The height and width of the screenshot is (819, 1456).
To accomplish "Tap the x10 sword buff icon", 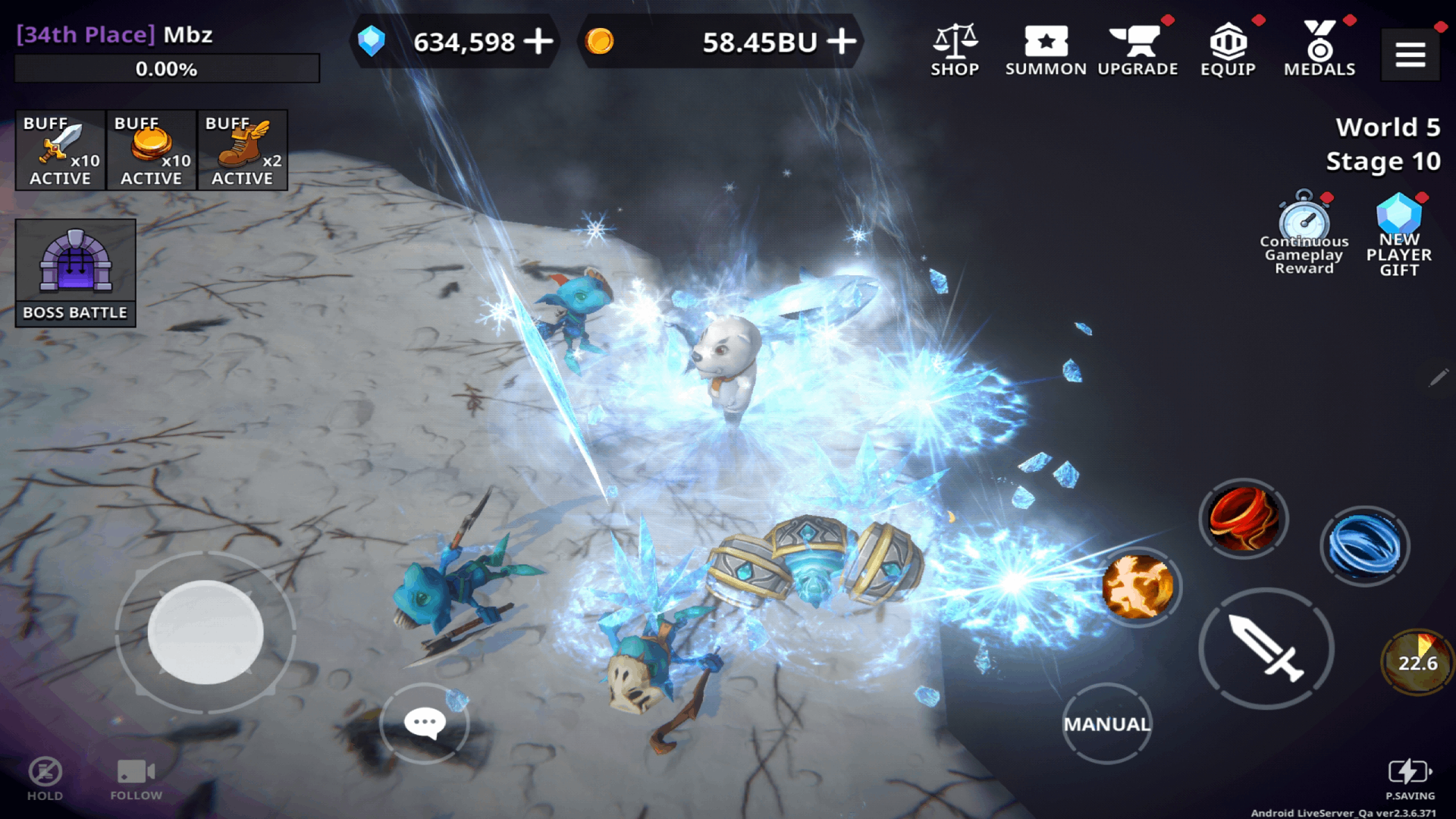I will tap(60, 149).
